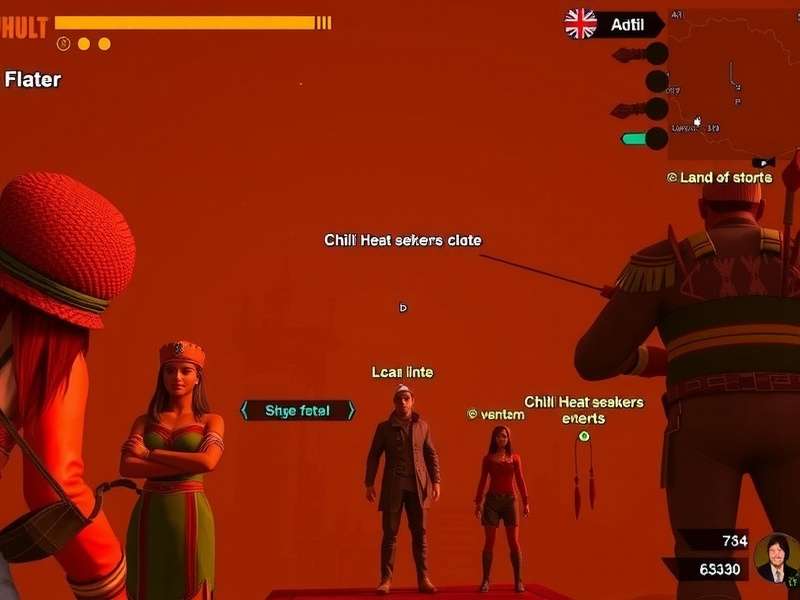Click the white marker on the minimap

coord(698,121)
